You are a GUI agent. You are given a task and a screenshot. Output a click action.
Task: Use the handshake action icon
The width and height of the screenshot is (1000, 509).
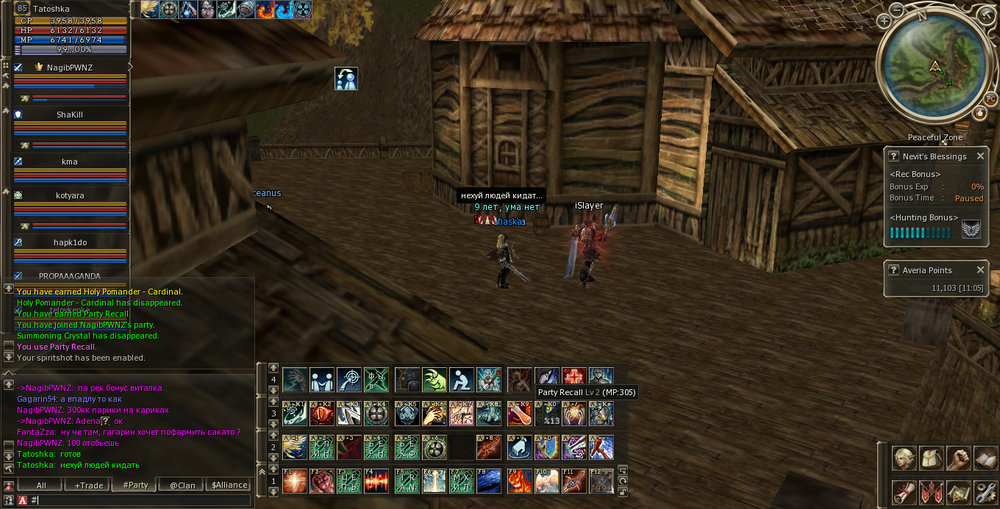coord(323,379)
